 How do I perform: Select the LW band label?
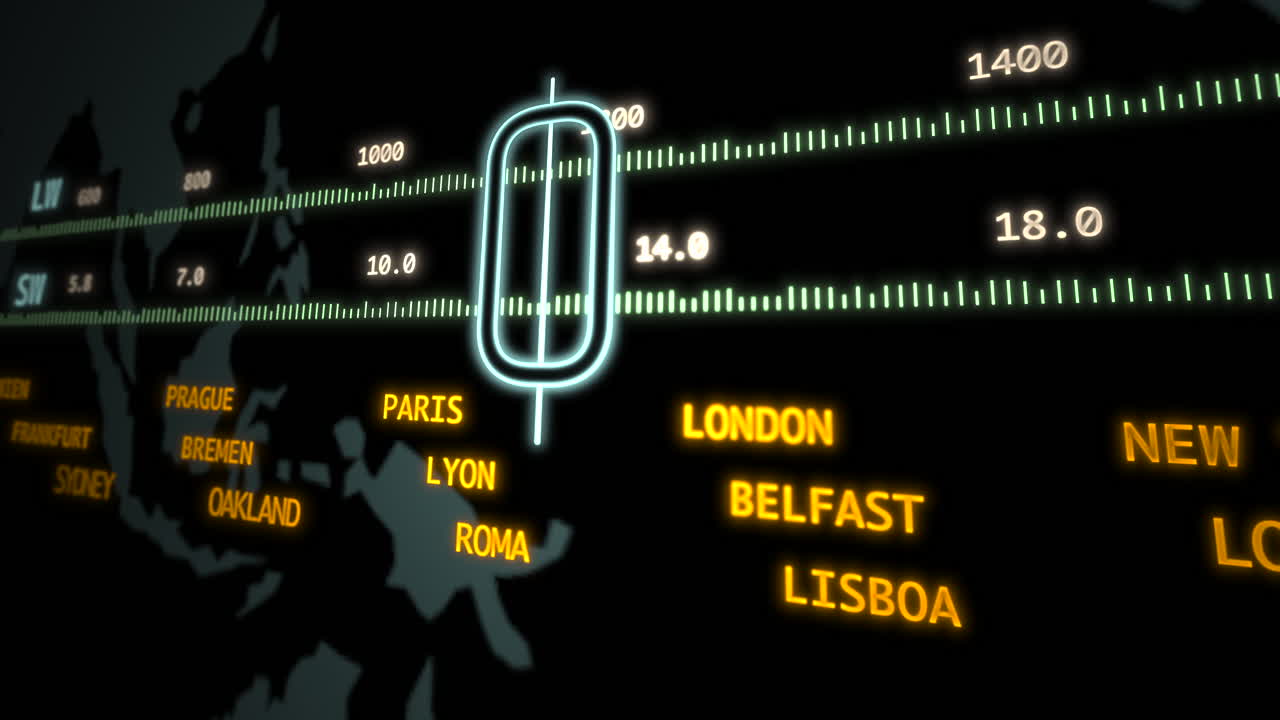[x=45, y=196]
